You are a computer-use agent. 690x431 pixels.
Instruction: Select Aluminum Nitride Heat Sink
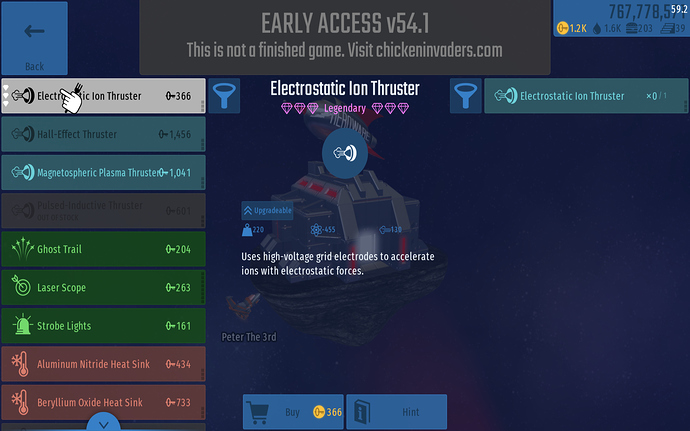click(x=104, y=364)
